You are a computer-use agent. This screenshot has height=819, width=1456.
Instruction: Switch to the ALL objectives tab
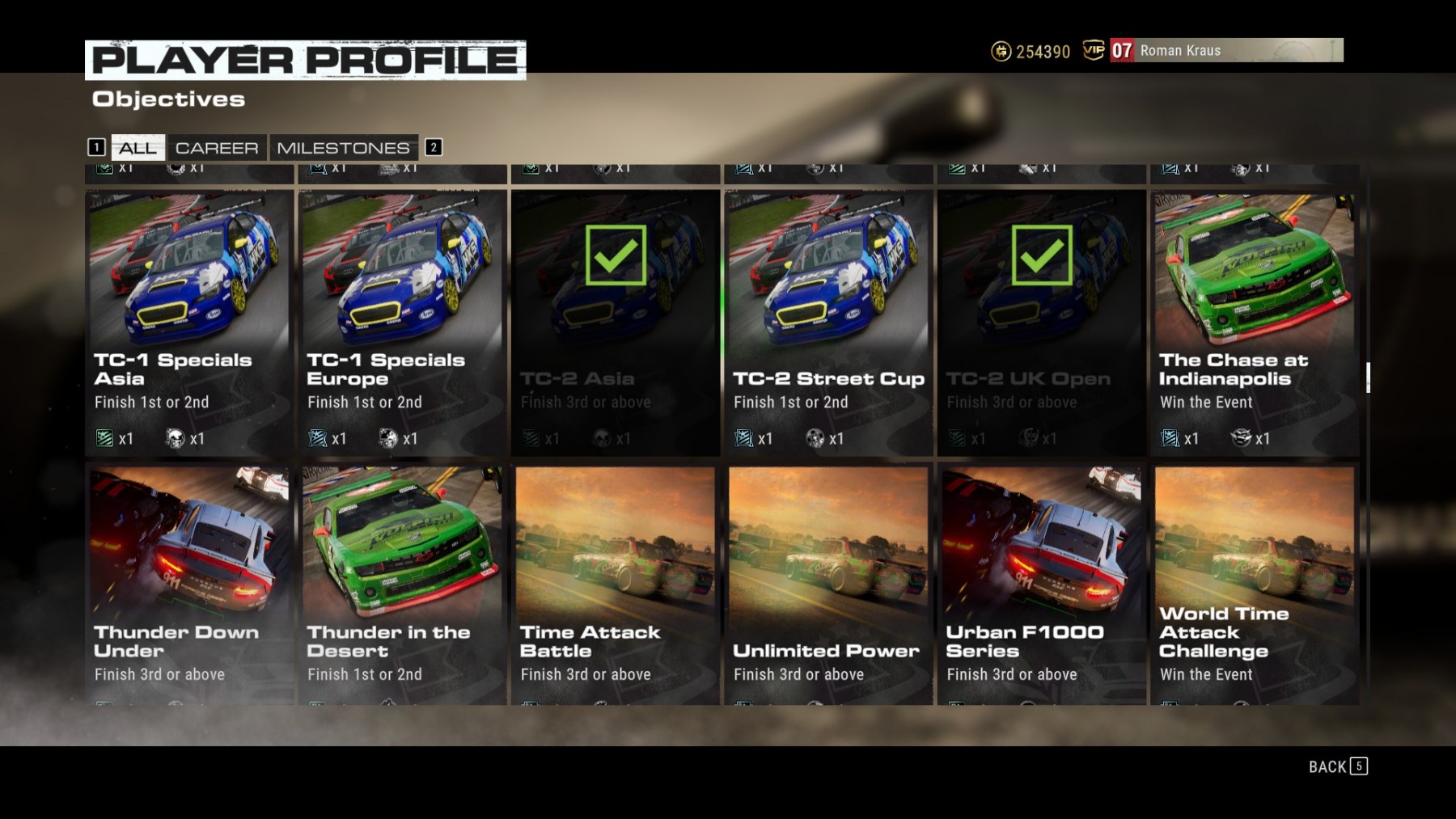click(138, 148)
